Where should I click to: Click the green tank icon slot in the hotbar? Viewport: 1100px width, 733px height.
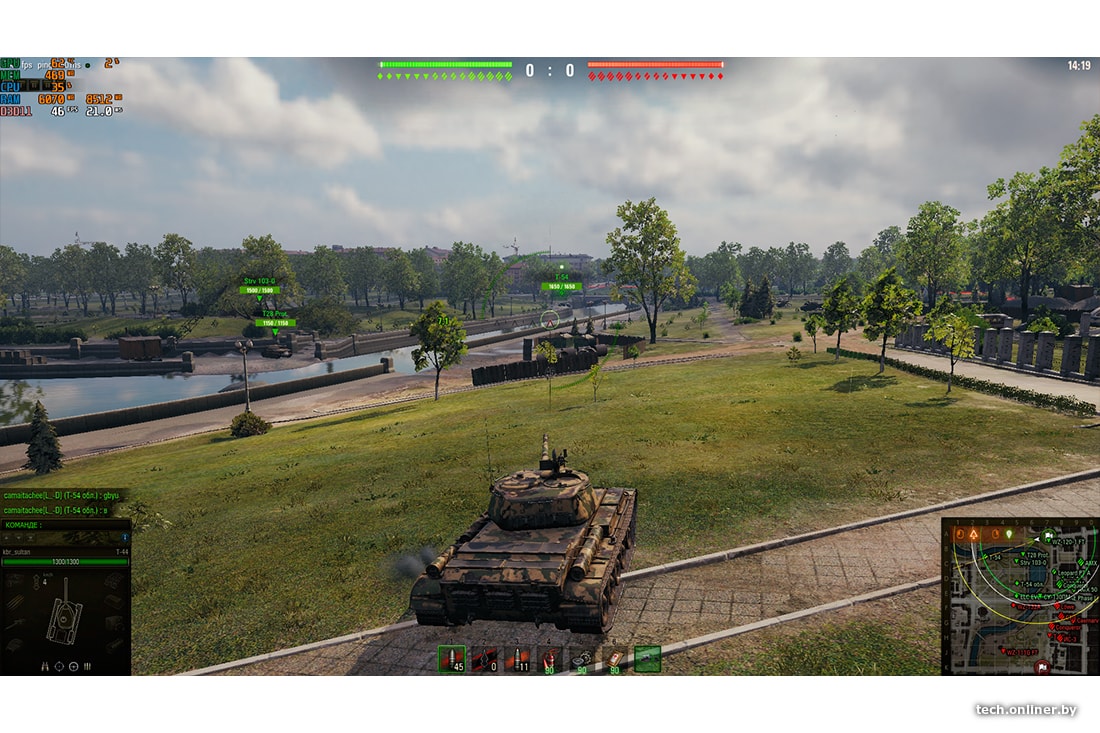tap(647, 659)
